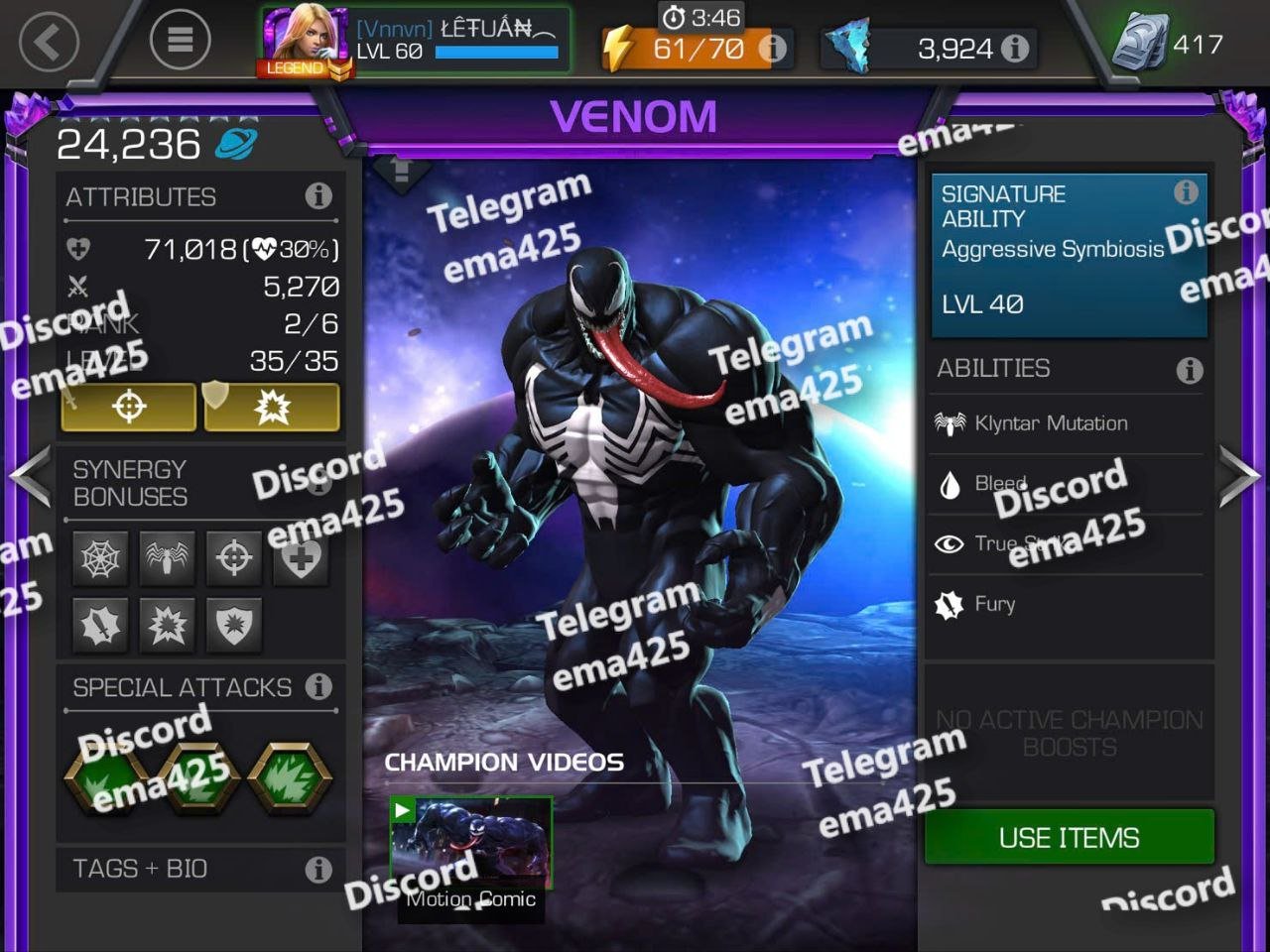Select the crosshair gold mastery button

point(129,407)
